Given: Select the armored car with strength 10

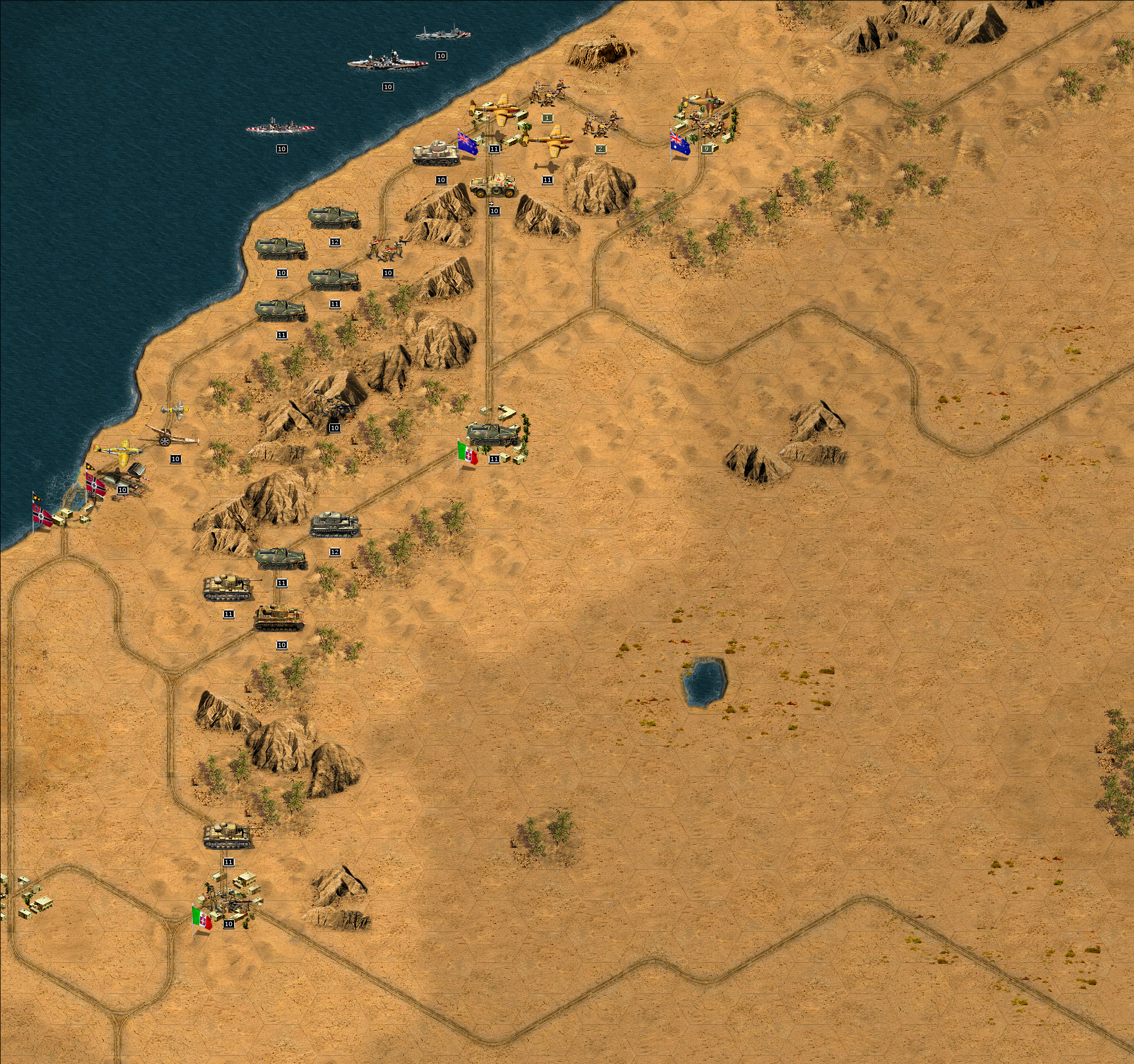Looking at the screenshot, I should click(493, 185).
